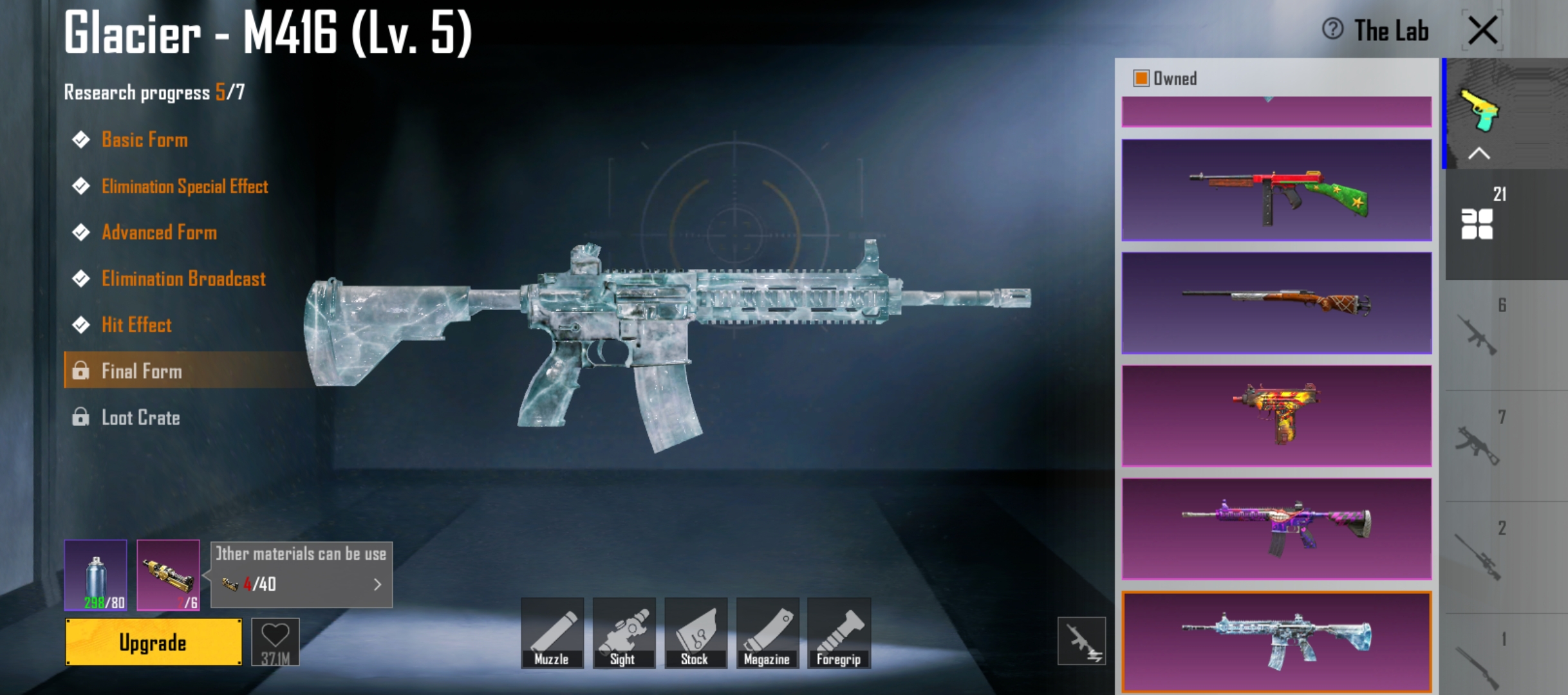
Task: Open the Magazine attachment slot
Action: tap(767, 633)
